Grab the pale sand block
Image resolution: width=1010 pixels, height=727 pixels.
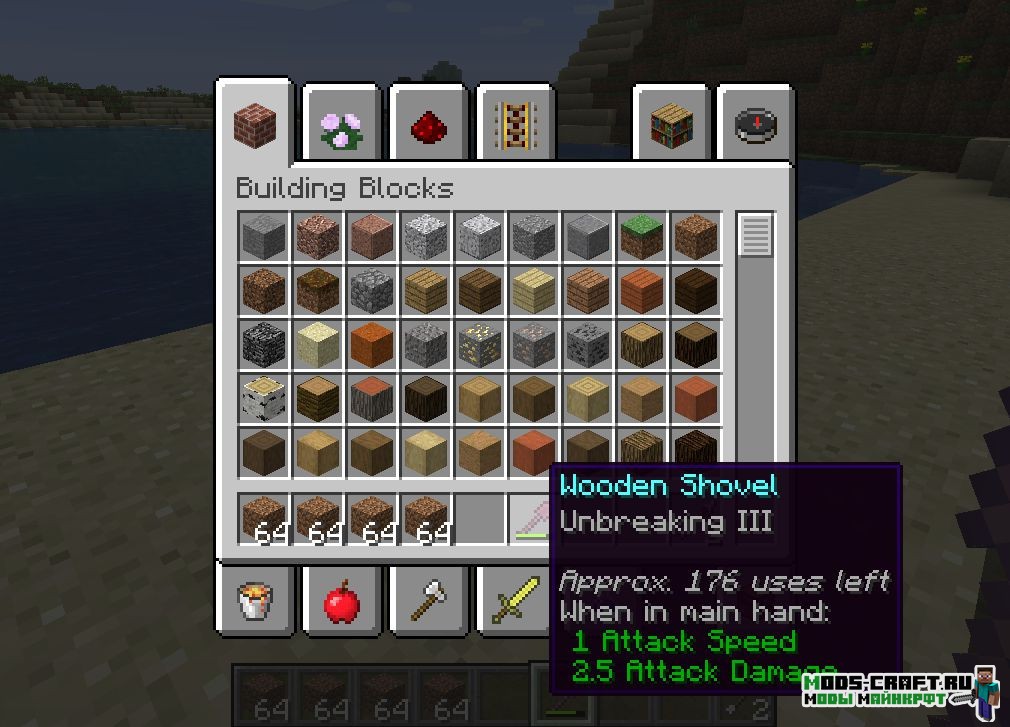[x=318, y=344]
